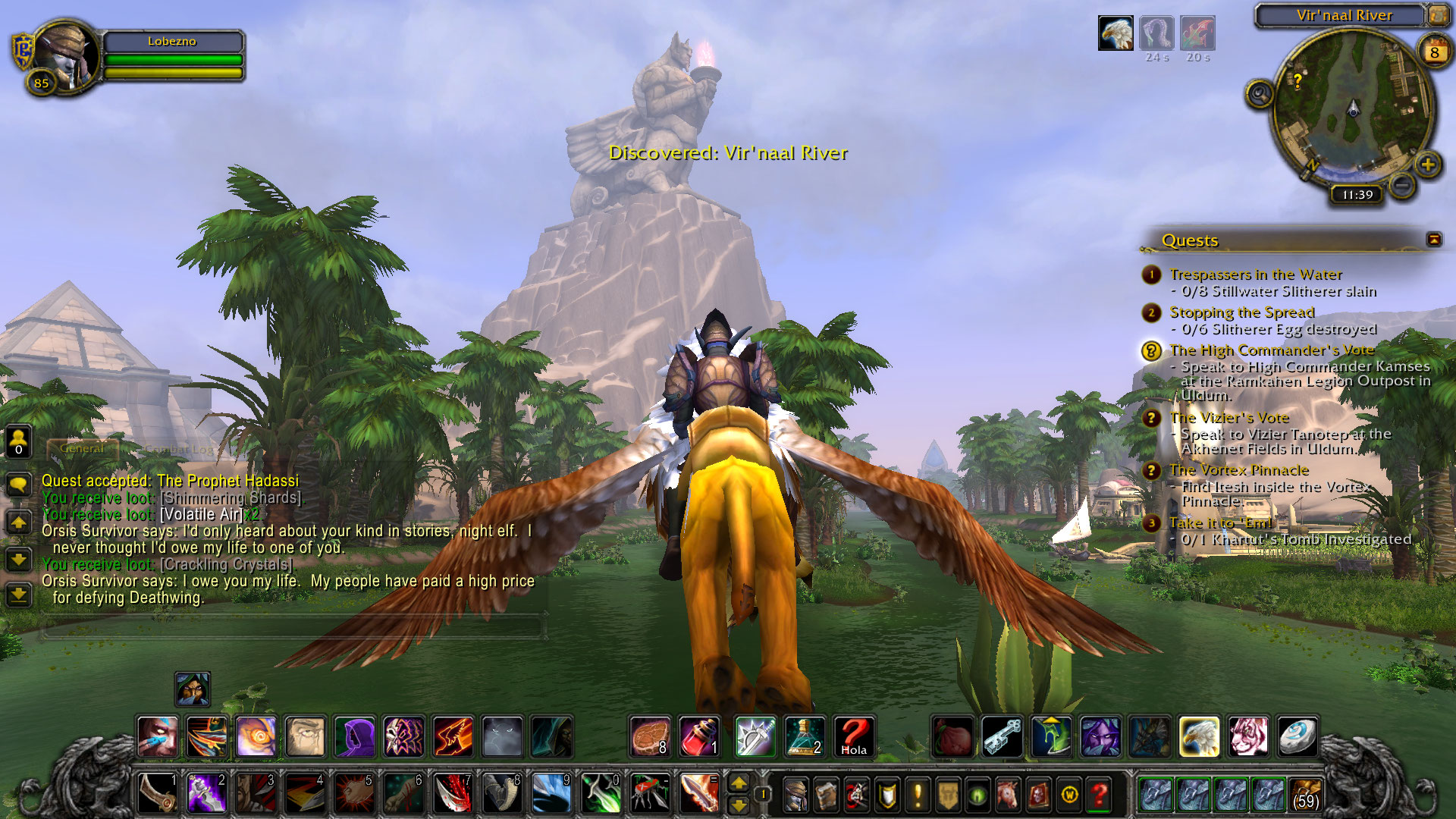Select the Trespassers in the Water quest
Screen dimensions: 1456x819
pyautogui.click(x=1256, y=275)
